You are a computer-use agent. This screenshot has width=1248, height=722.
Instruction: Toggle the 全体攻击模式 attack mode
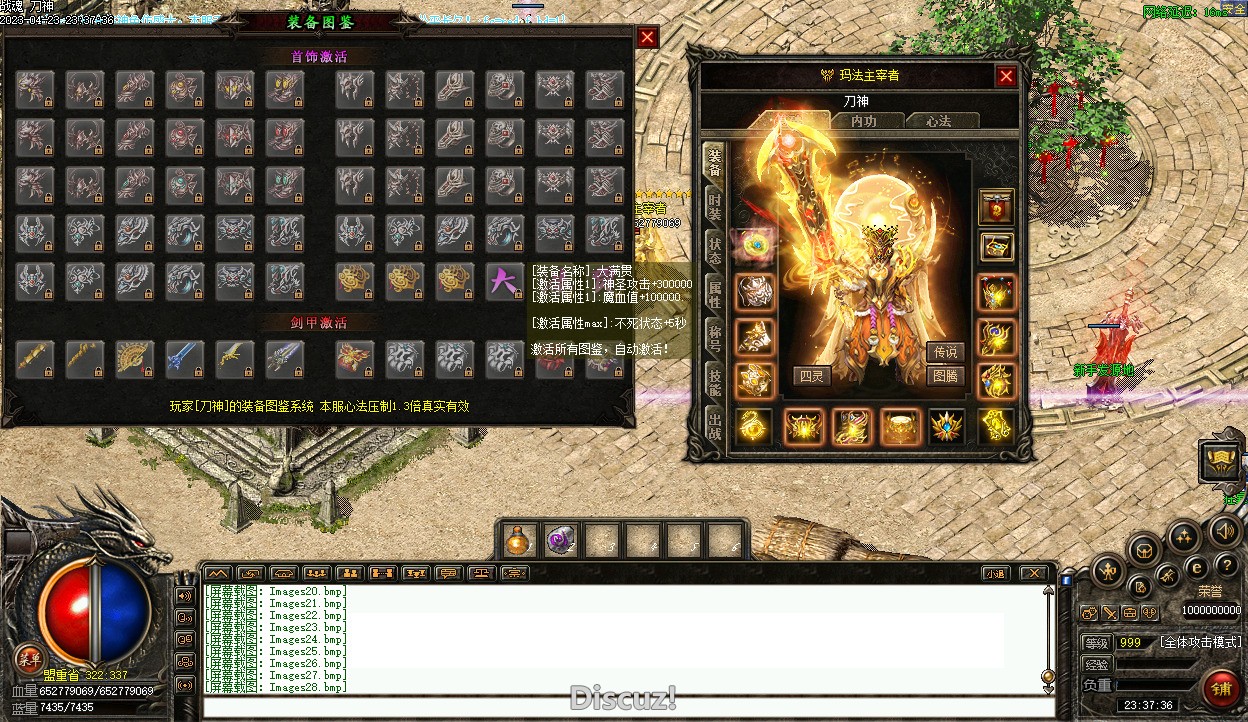(x=1200, y=642)
